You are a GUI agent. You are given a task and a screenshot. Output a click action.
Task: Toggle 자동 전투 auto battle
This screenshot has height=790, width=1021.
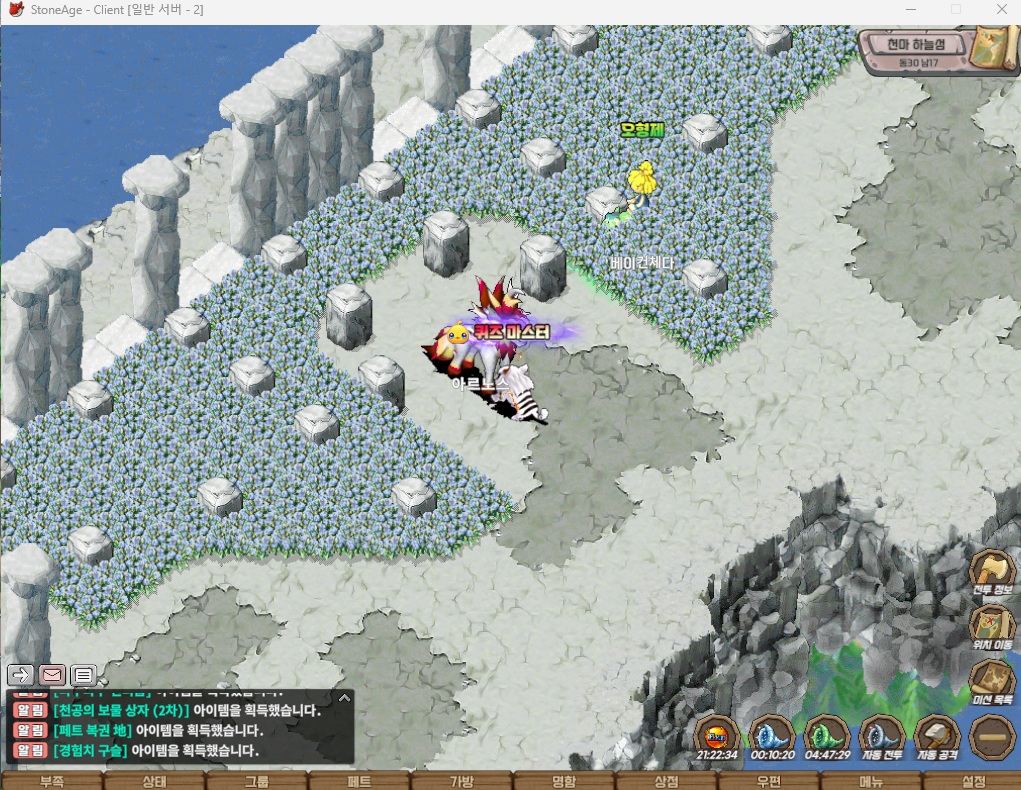tap(882, 737)
